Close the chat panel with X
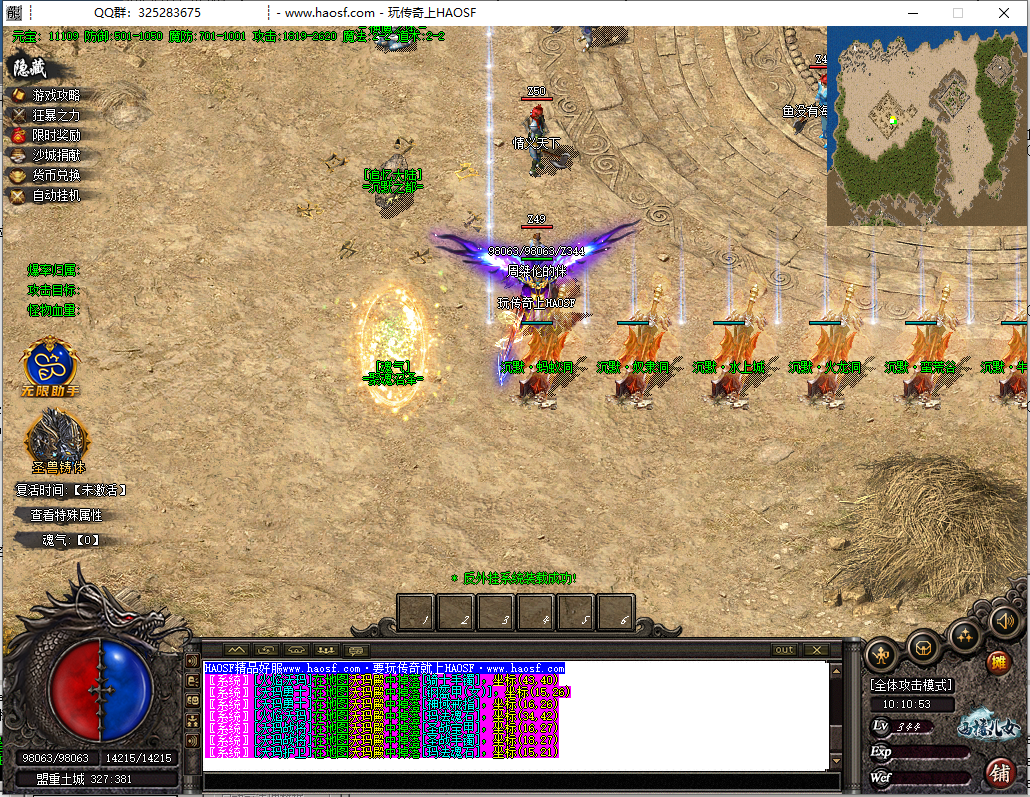The image size is (1030, 797). tap(816, 650)
